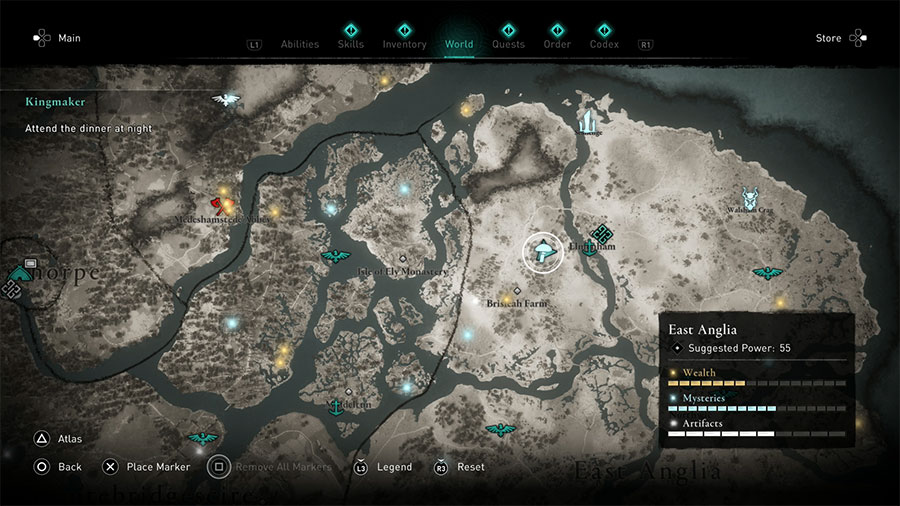Screen dimensions: 900x506
Task: Switch to the Abilities tab
Action: [x=299, y=44]
